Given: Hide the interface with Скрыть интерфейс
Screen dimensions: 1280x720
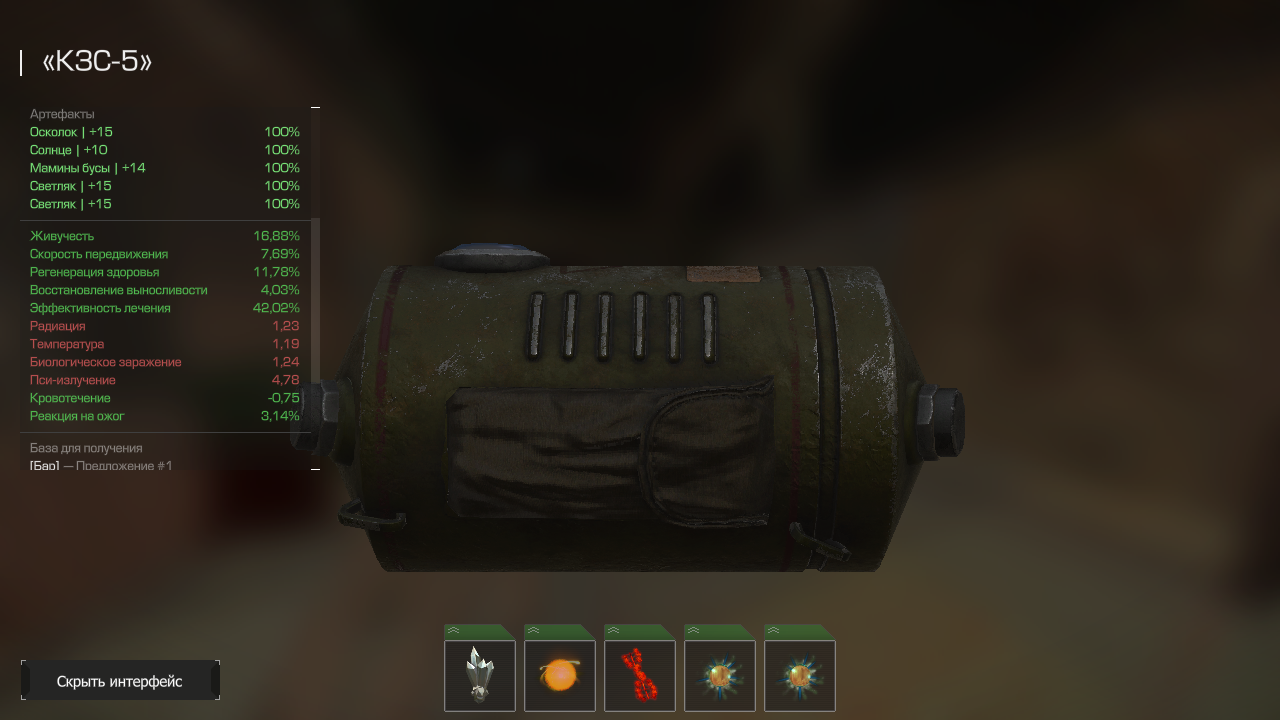Looking at the screenshot, I should click(120, 681).
